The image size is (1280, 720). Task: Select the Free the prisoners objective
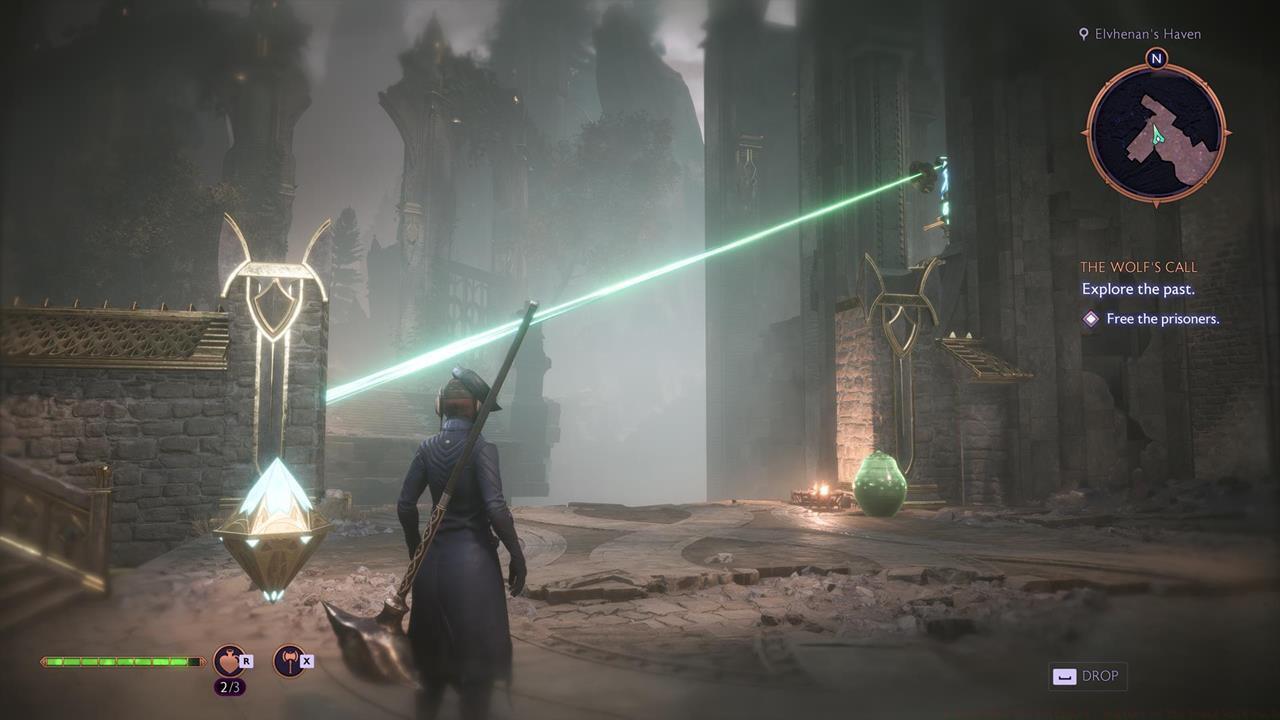tap(1162, 319)
